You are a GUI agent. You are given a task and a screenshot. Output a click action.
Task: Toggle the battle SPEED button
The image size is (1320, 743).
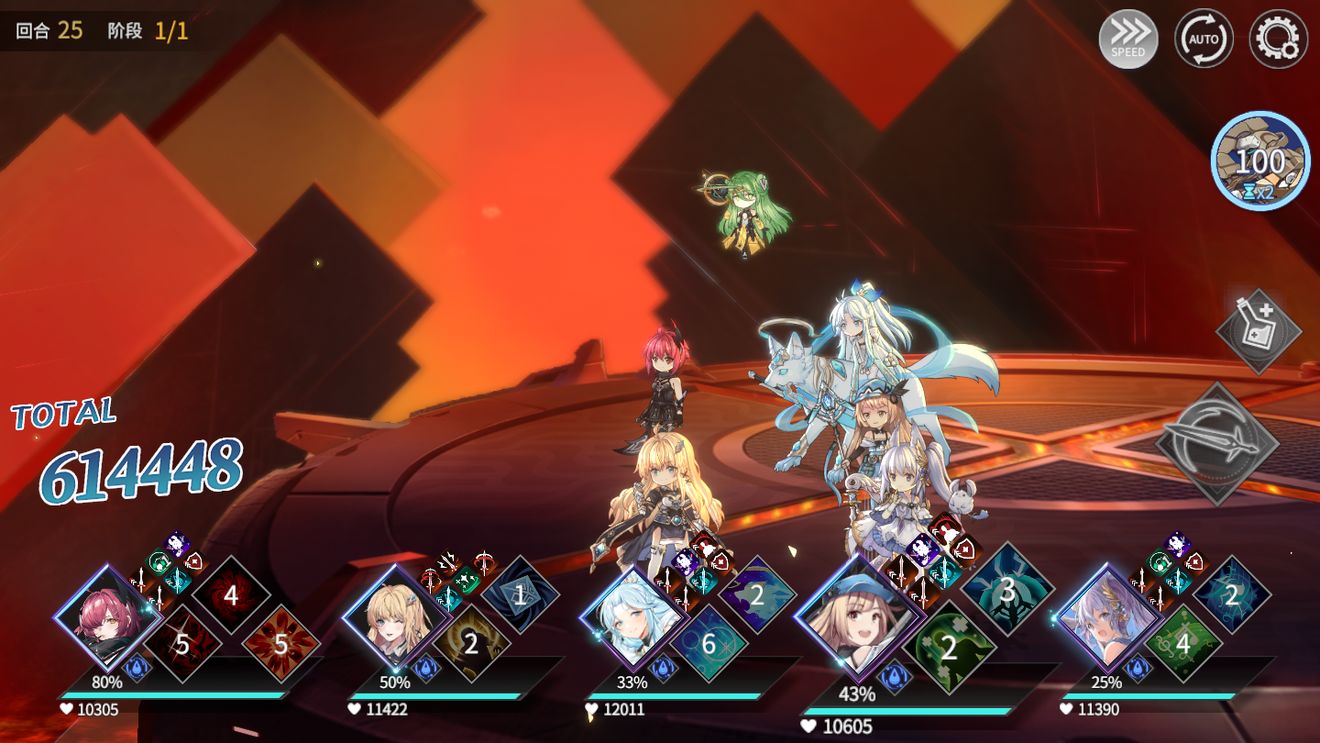coord(1128,40)
